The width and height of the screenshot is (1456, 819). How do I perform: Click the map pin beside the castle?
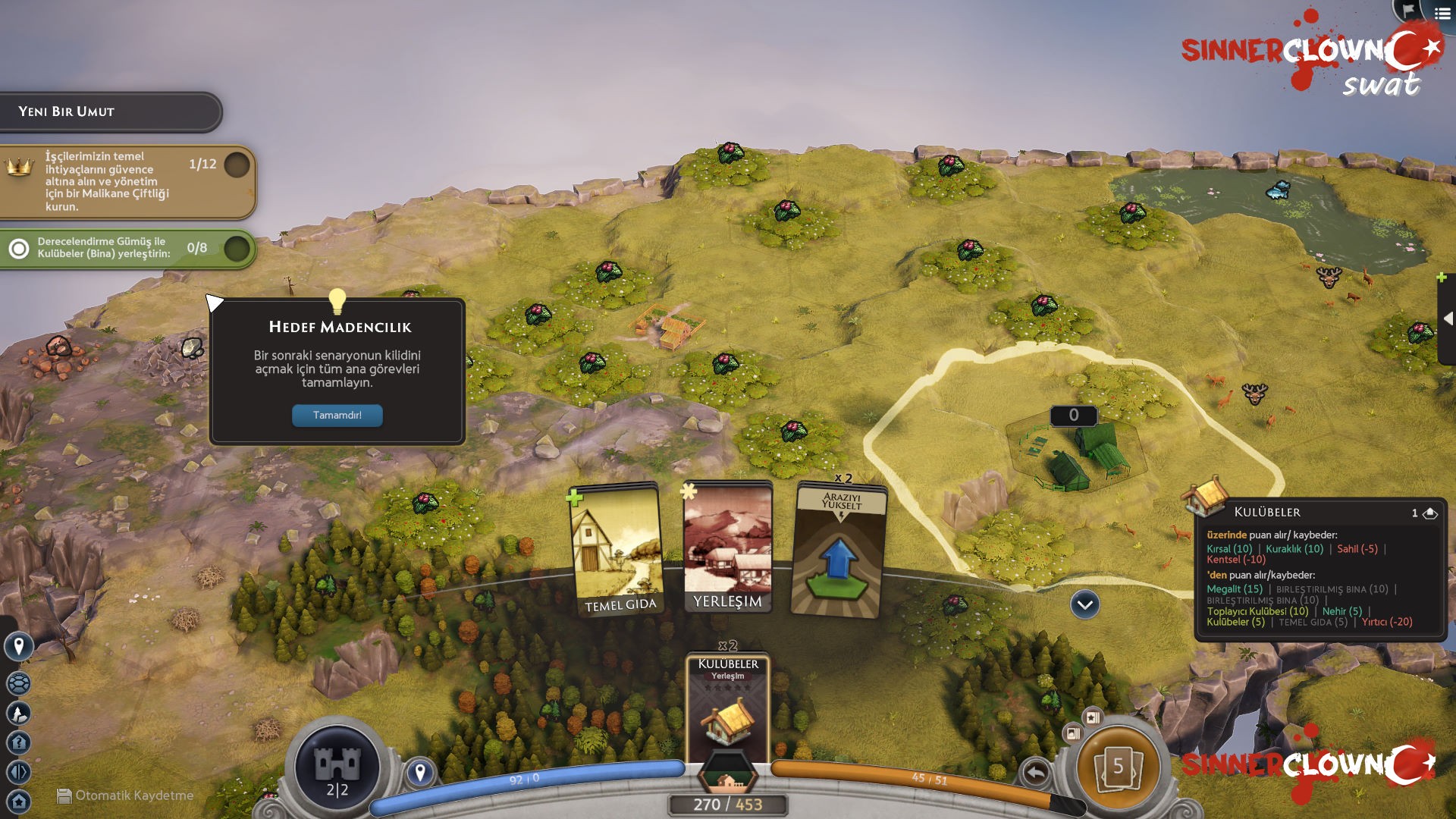(420, 772)
